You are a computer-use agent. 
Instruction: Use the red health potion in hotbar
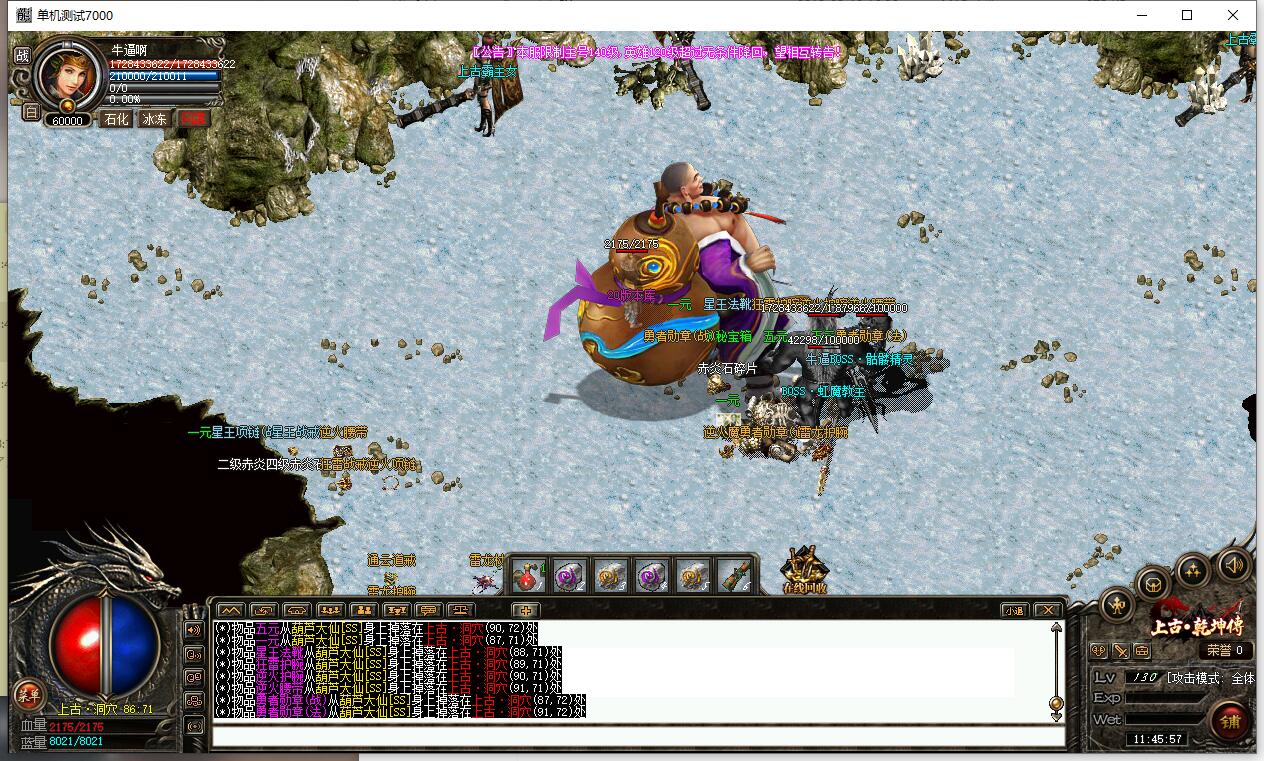tap(529, 575)
